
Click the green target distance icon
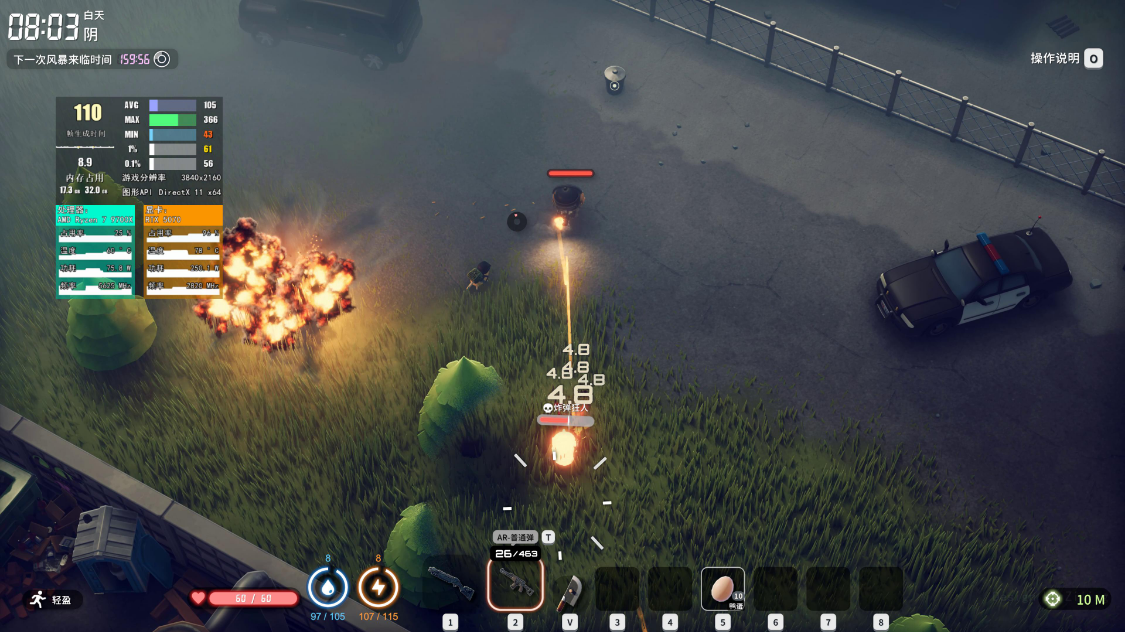(1052, 599)
